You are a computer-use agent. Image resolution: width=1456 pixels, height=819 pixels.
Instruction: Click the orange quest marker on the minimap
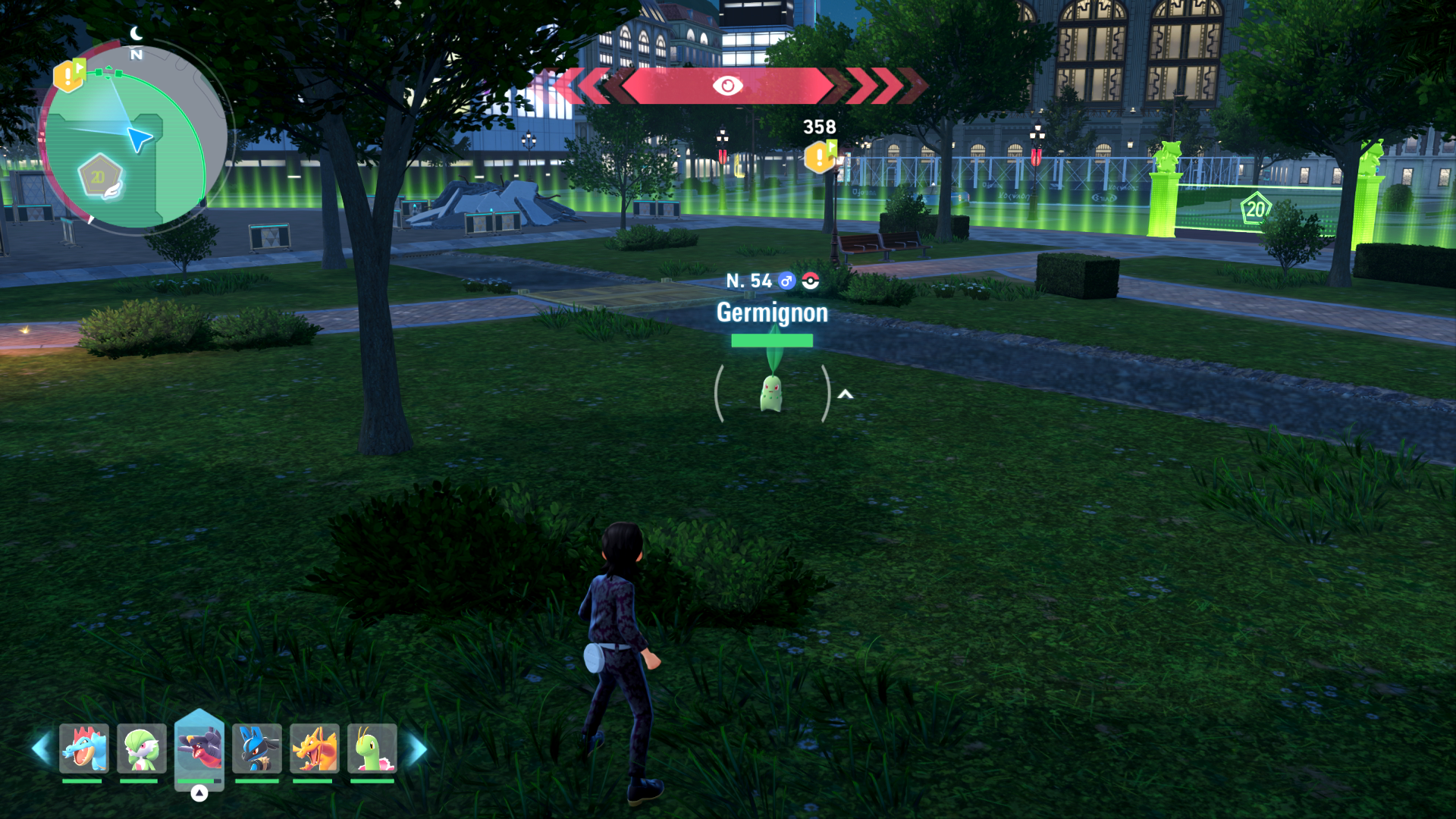(x=69, y=76)
